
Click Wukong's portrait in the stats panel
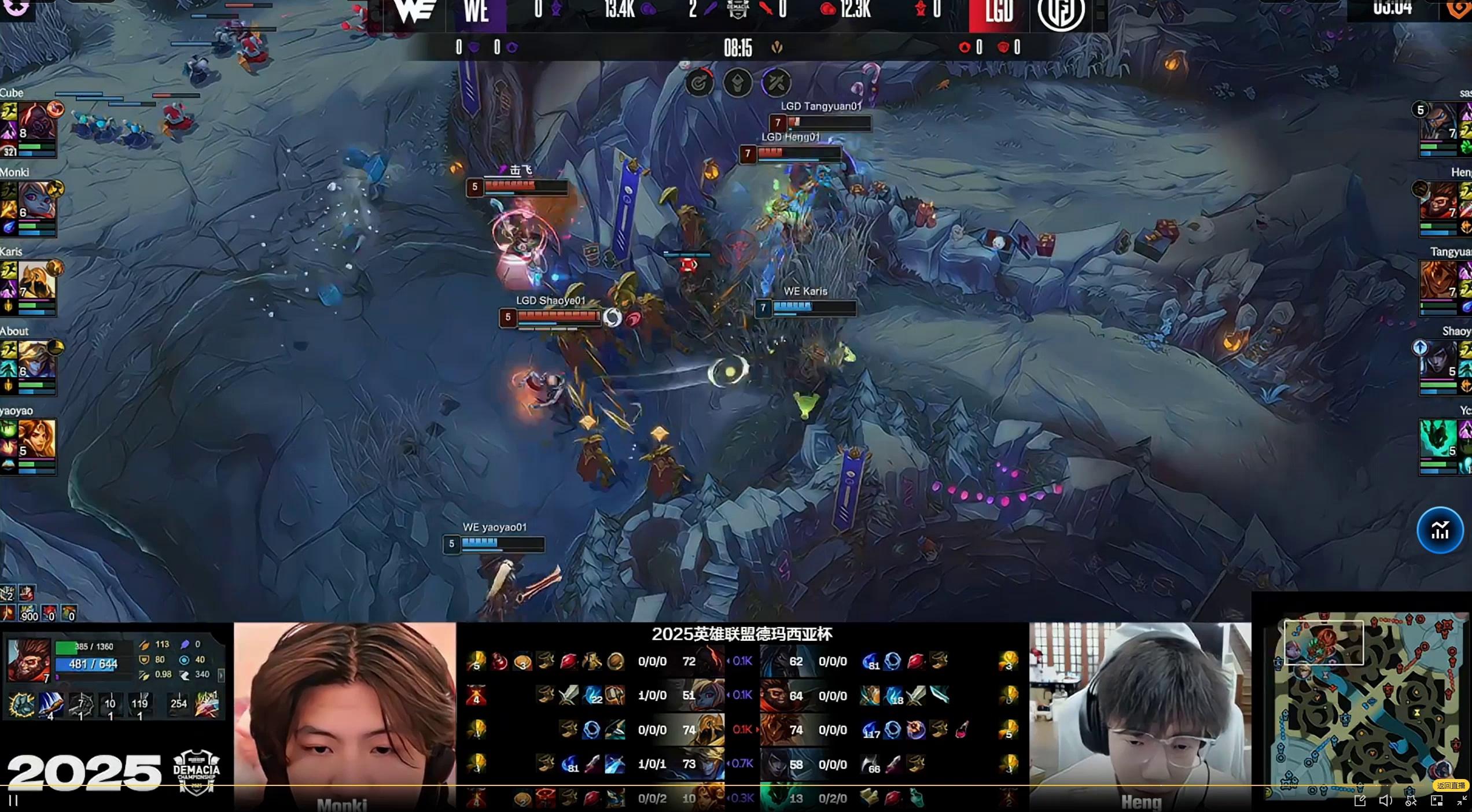(29, 660)
